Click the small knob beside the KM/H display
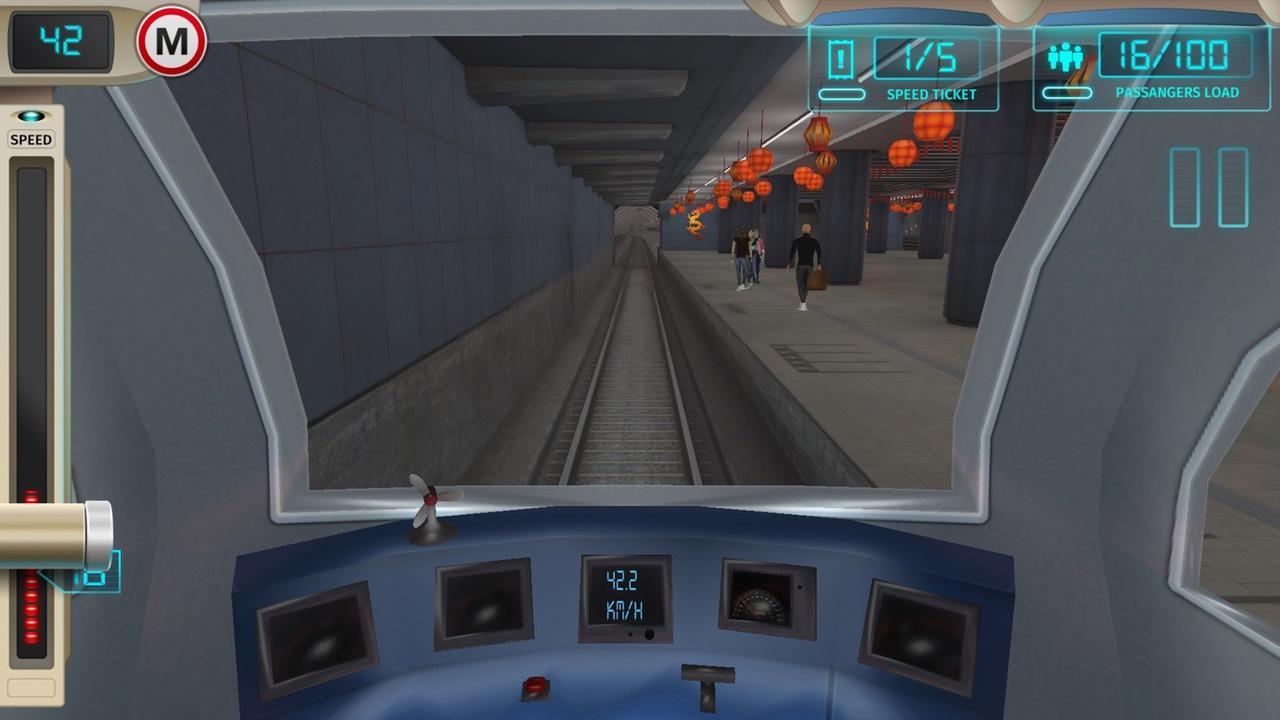 (650, 634)
